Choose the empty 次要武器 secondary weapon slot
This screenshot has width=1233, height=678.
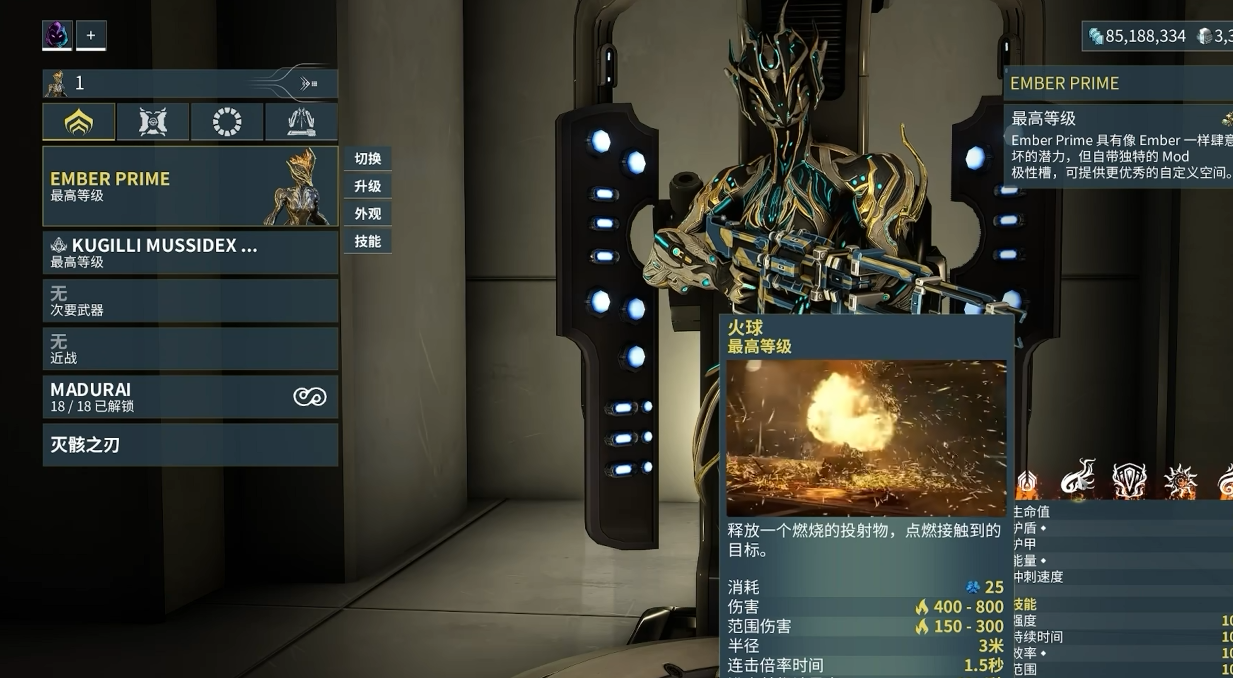[190, 300]
